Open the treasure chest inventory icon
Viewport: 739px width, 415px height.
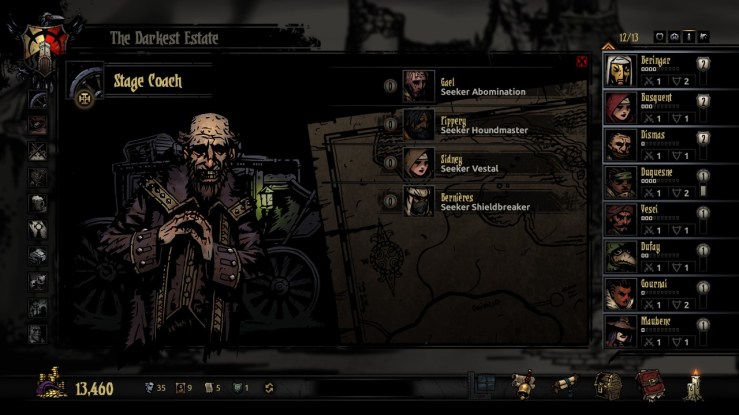coord(607,385)
